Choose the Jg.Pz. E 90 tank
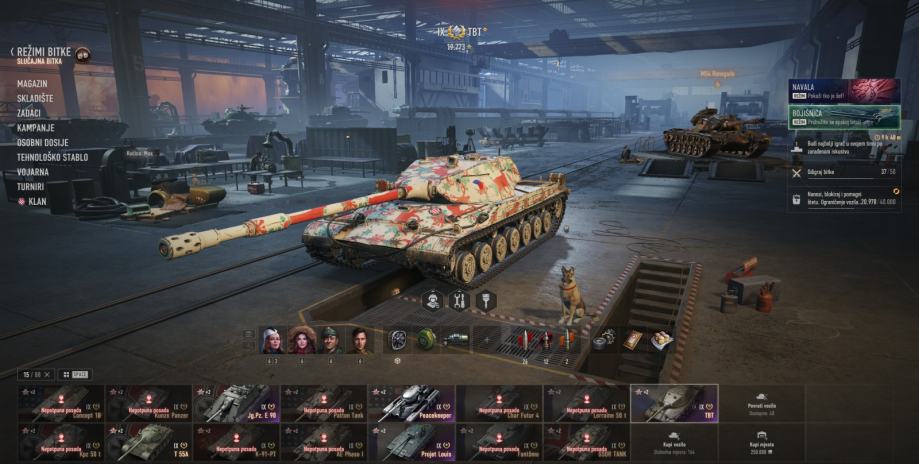 click(236, 403)
